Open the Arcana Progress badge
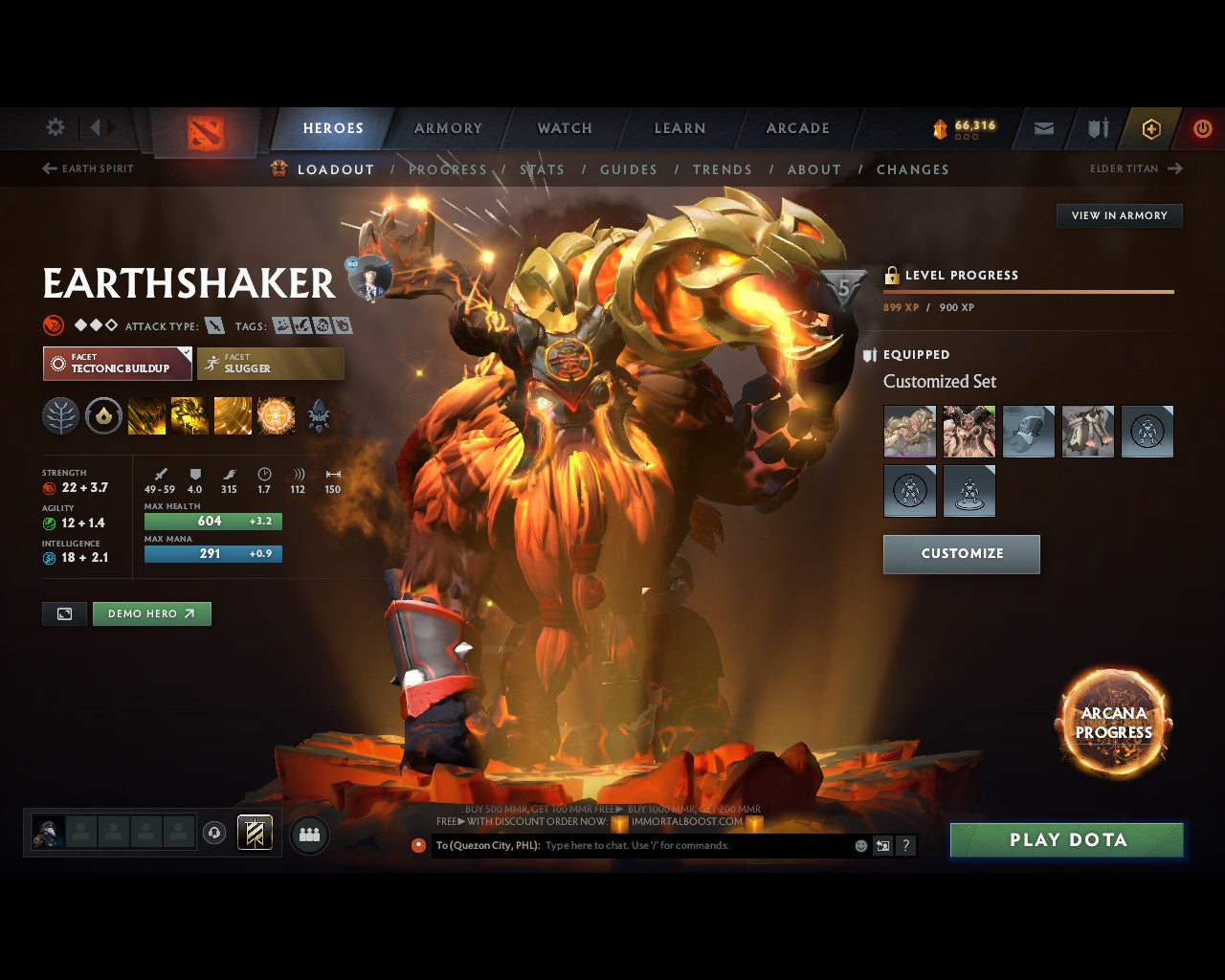Viewport: 1225px width, 980px height. [x=1113, y=723]
